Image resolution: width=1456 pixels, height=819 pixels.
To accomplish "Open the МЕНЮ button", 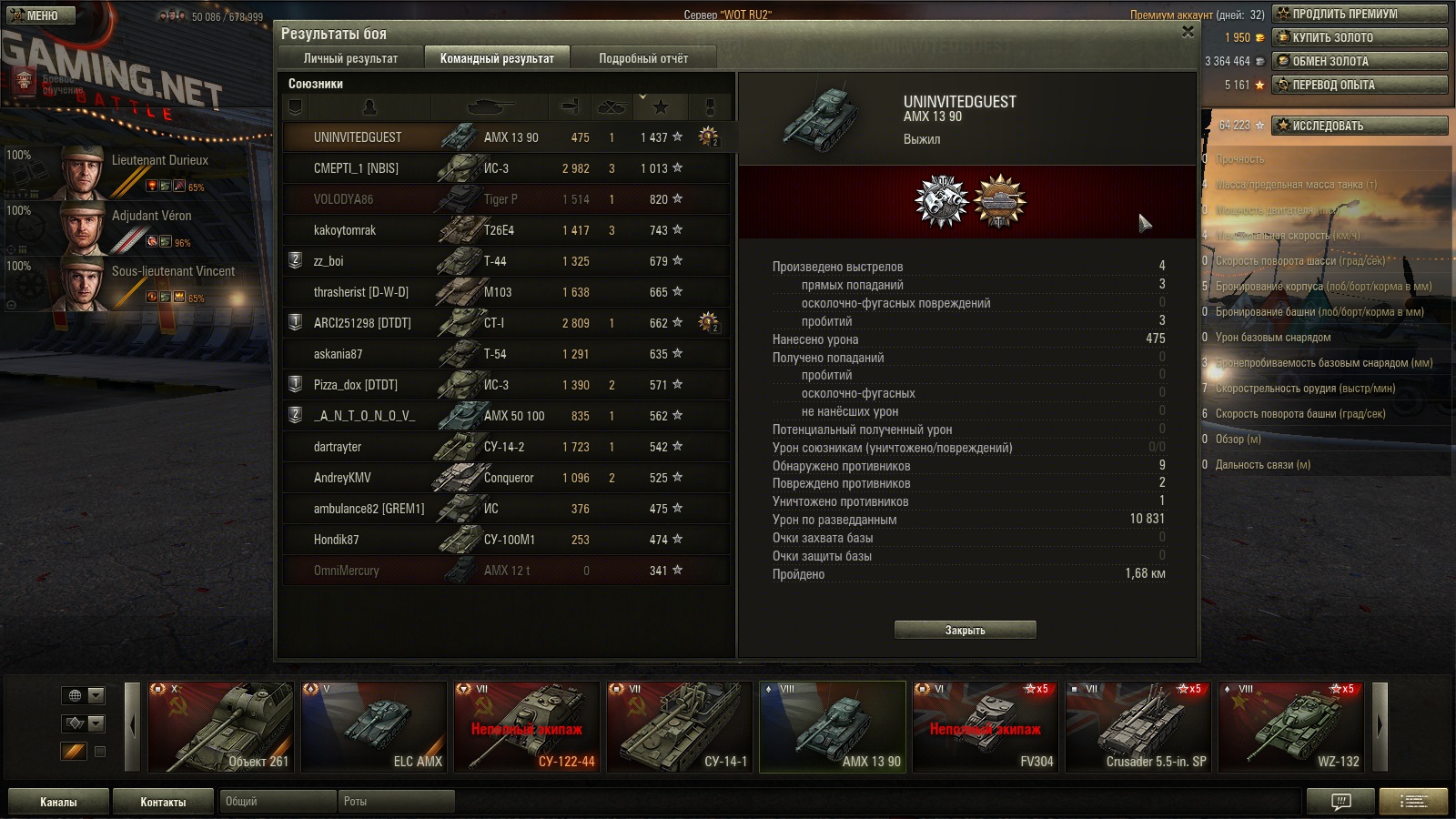I will pyautogui.click(x=41, y=15).
